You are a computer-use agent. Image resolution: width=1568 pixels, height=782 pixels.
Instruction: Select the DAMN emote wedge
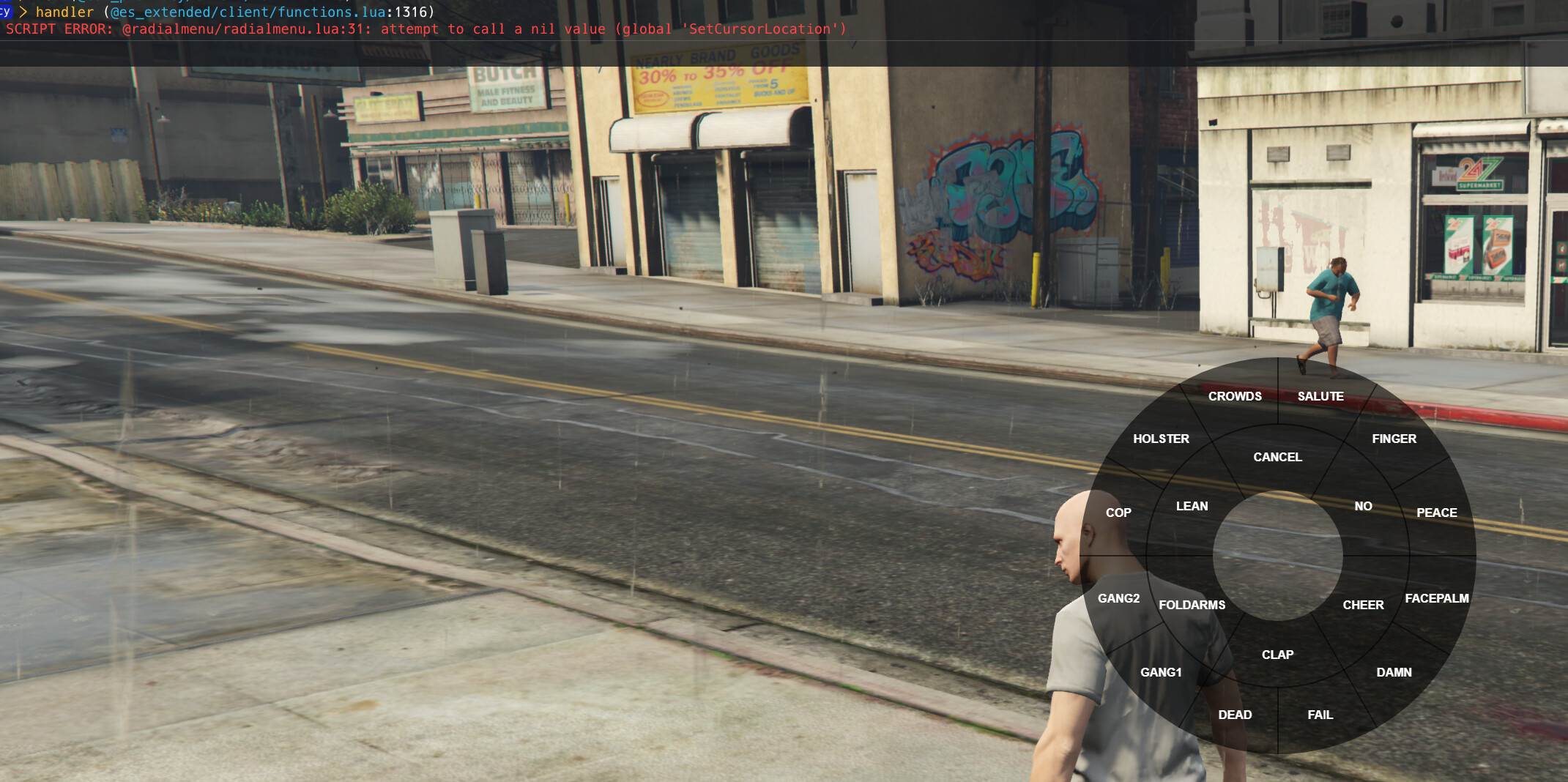[x=1394, y=671]
